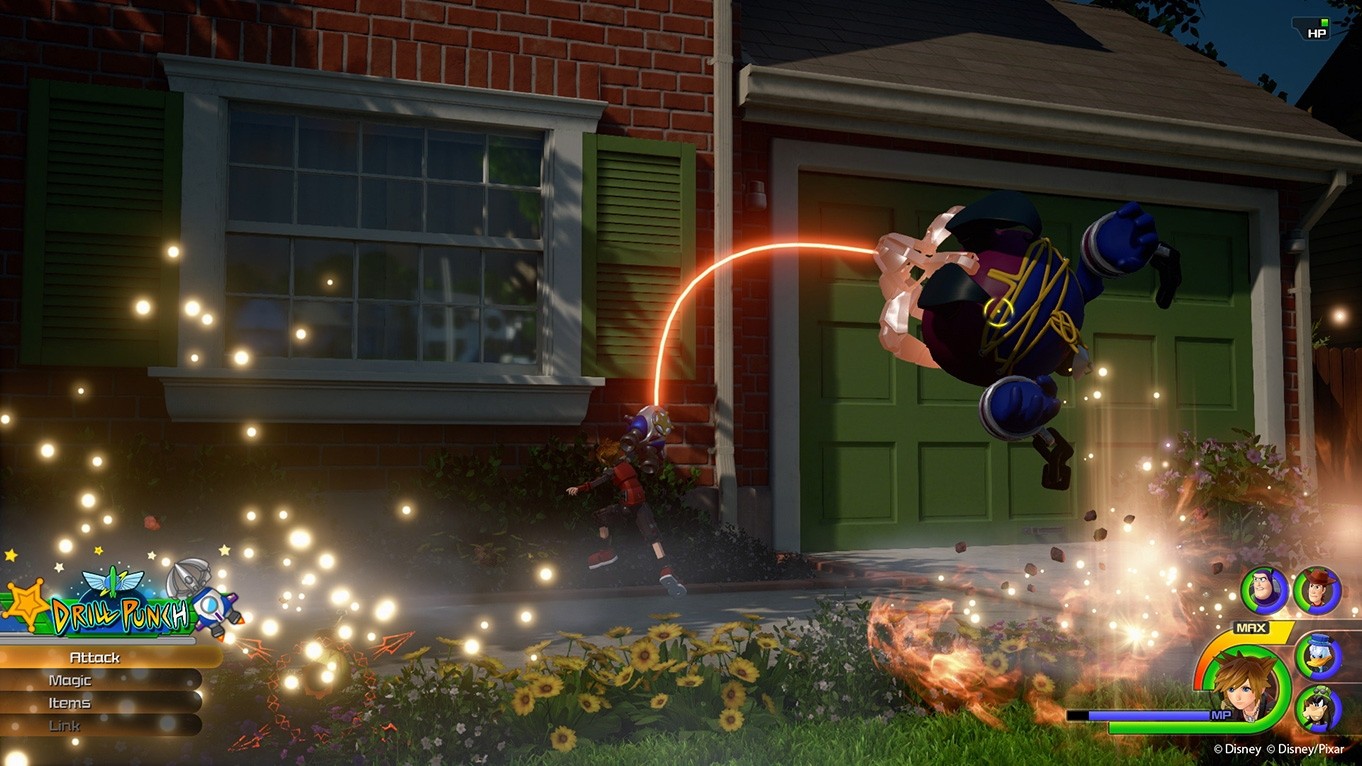
Task: Click Sora's character portrait
Action: pos(1242,688)
